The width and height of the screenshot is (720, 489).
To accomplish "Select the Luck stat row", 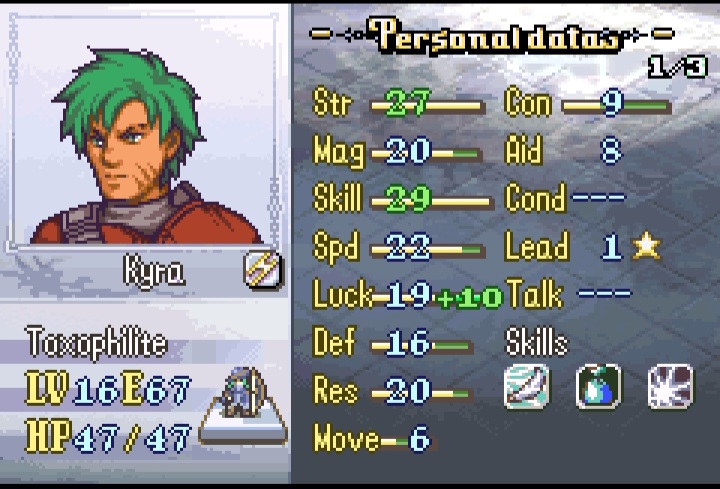I will (405, 295).
